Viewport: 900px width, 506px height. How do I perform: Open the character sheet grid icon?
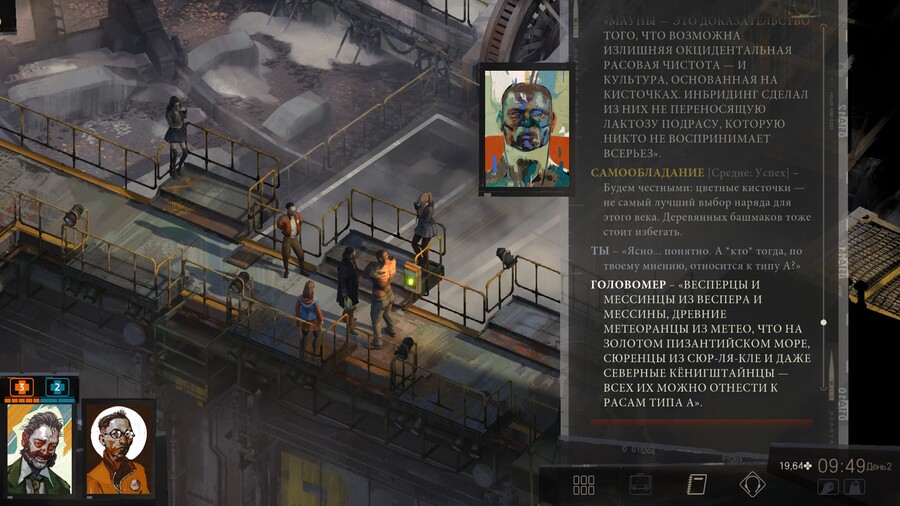pos(584,485)
